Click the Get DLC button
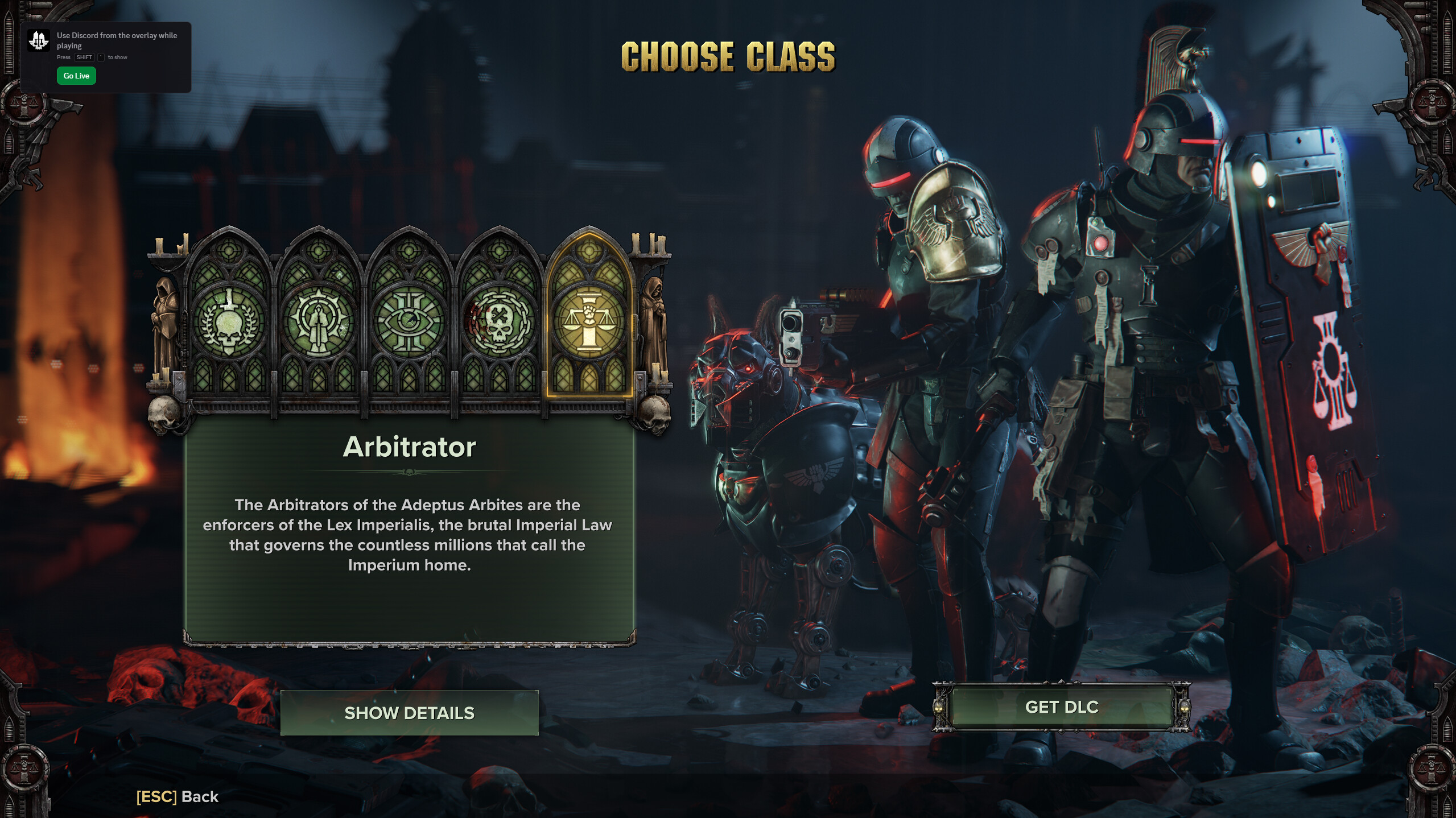1456x818 pixels. click(1061, 707)
